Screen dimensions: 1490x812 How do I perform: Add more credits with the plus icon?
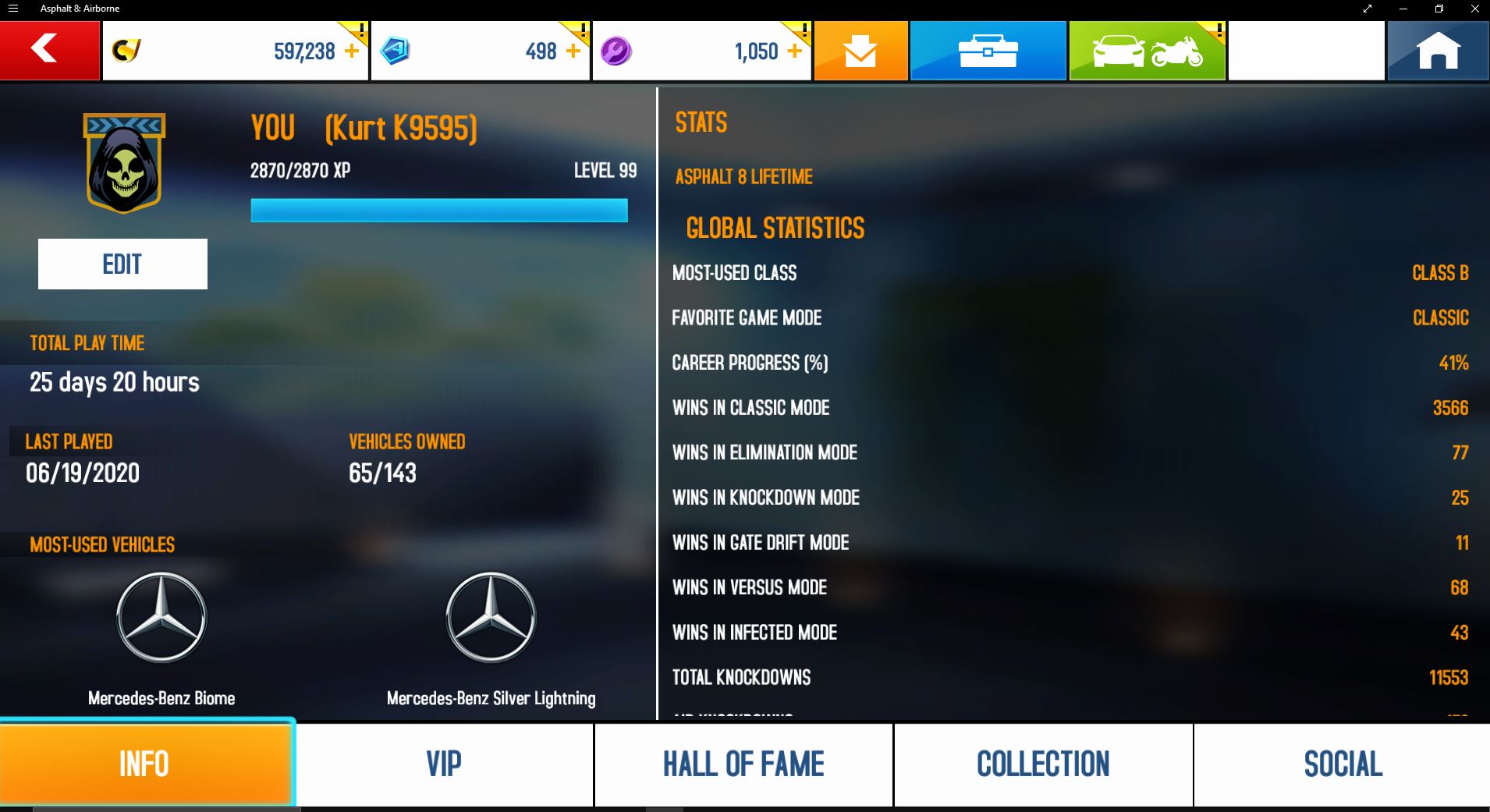[x=353, y=51]
